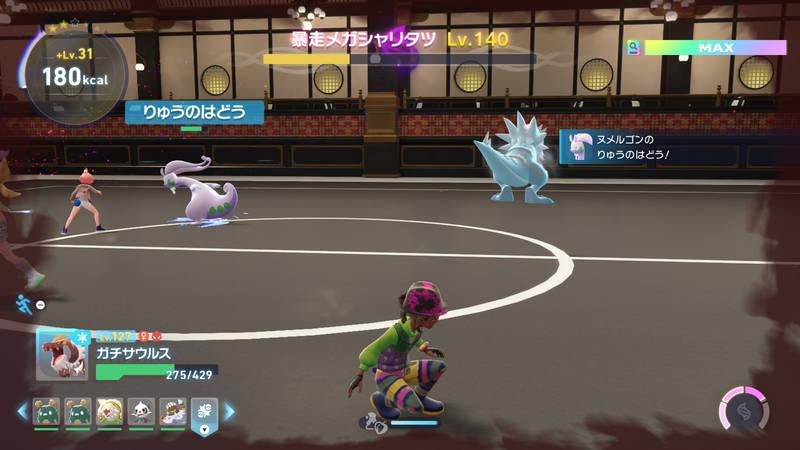Select the Pancham party slot

click(x=140, y=410)
